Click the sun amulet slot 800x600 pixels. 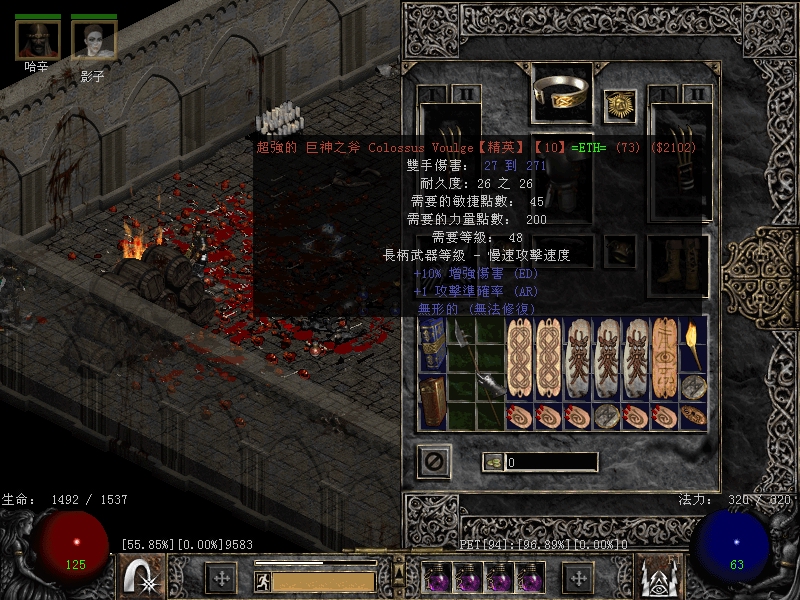619,102
